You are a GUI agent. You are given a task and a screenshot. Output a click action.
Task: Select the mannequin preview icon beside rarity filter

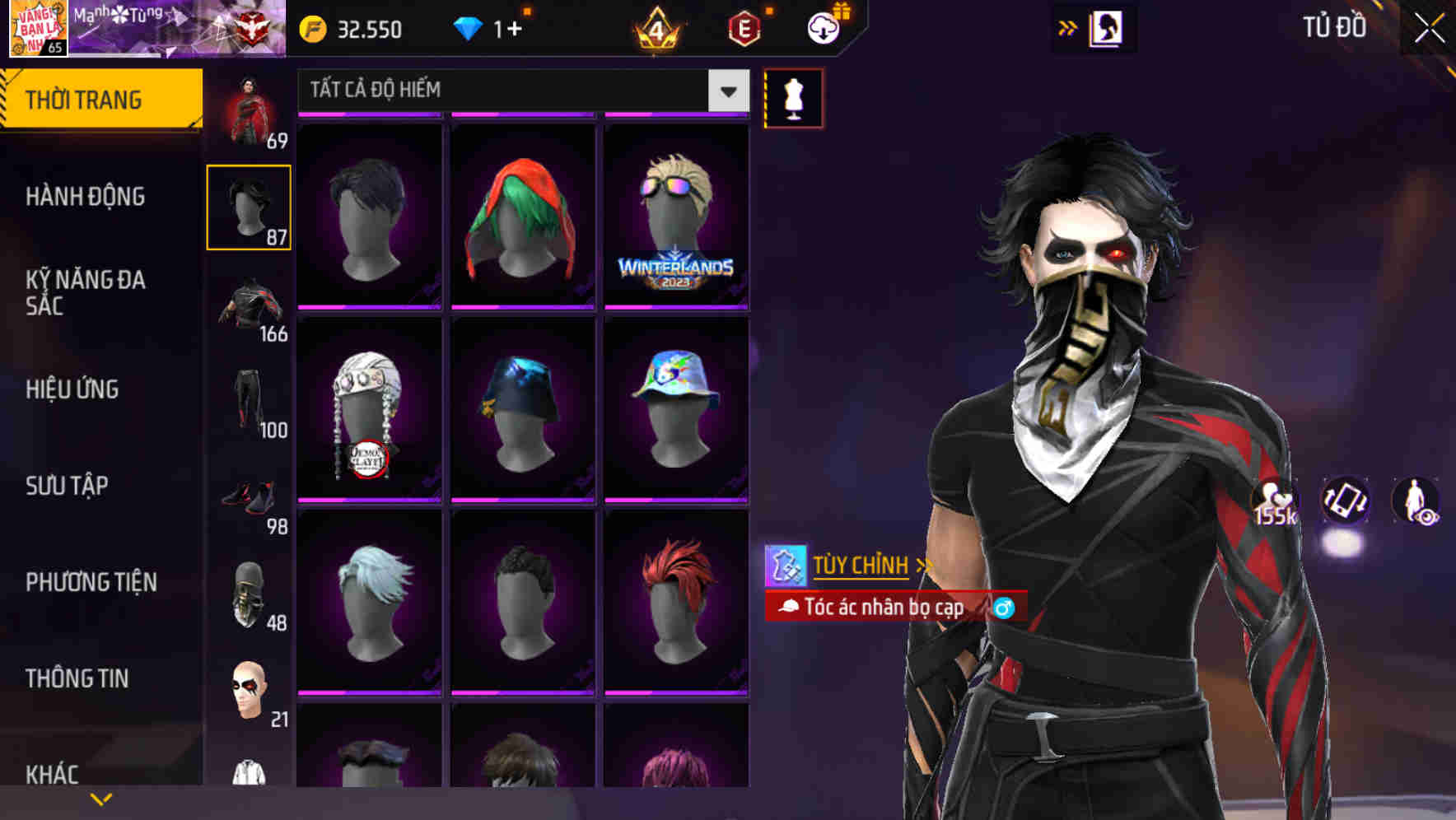792,97
